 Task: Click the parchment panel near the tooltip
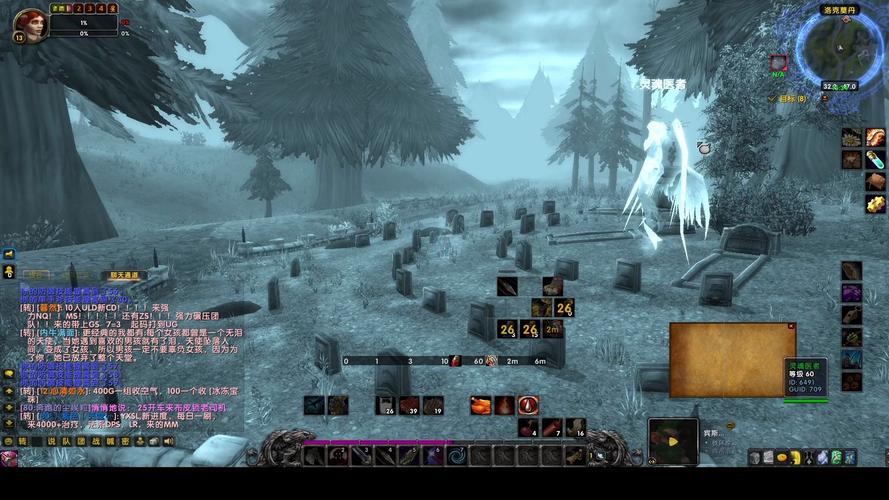coord(732,359)
